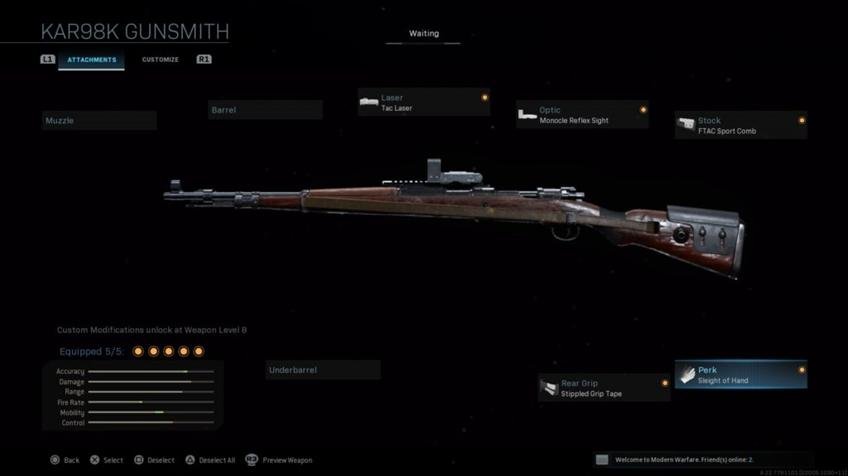Screen dimensions: 848x476
Task: Switch to the Attachments tab
Action: click(x=91, y=60)
